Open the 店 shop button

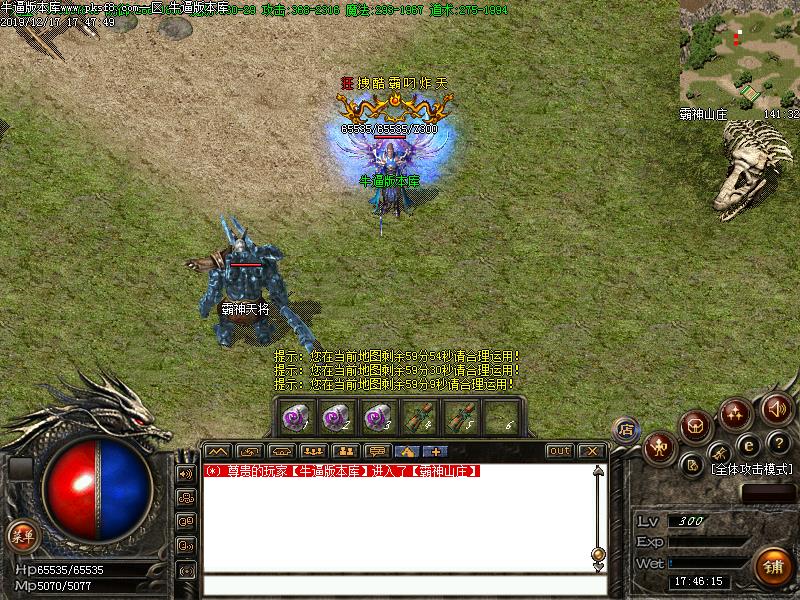627,430
